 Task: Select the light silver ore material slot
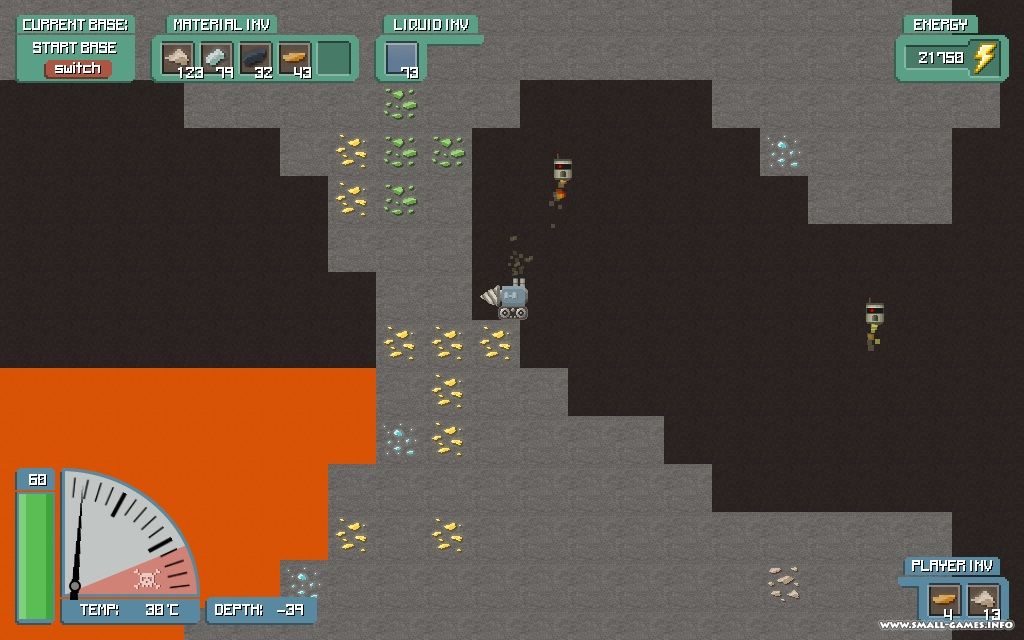point(216,57)
